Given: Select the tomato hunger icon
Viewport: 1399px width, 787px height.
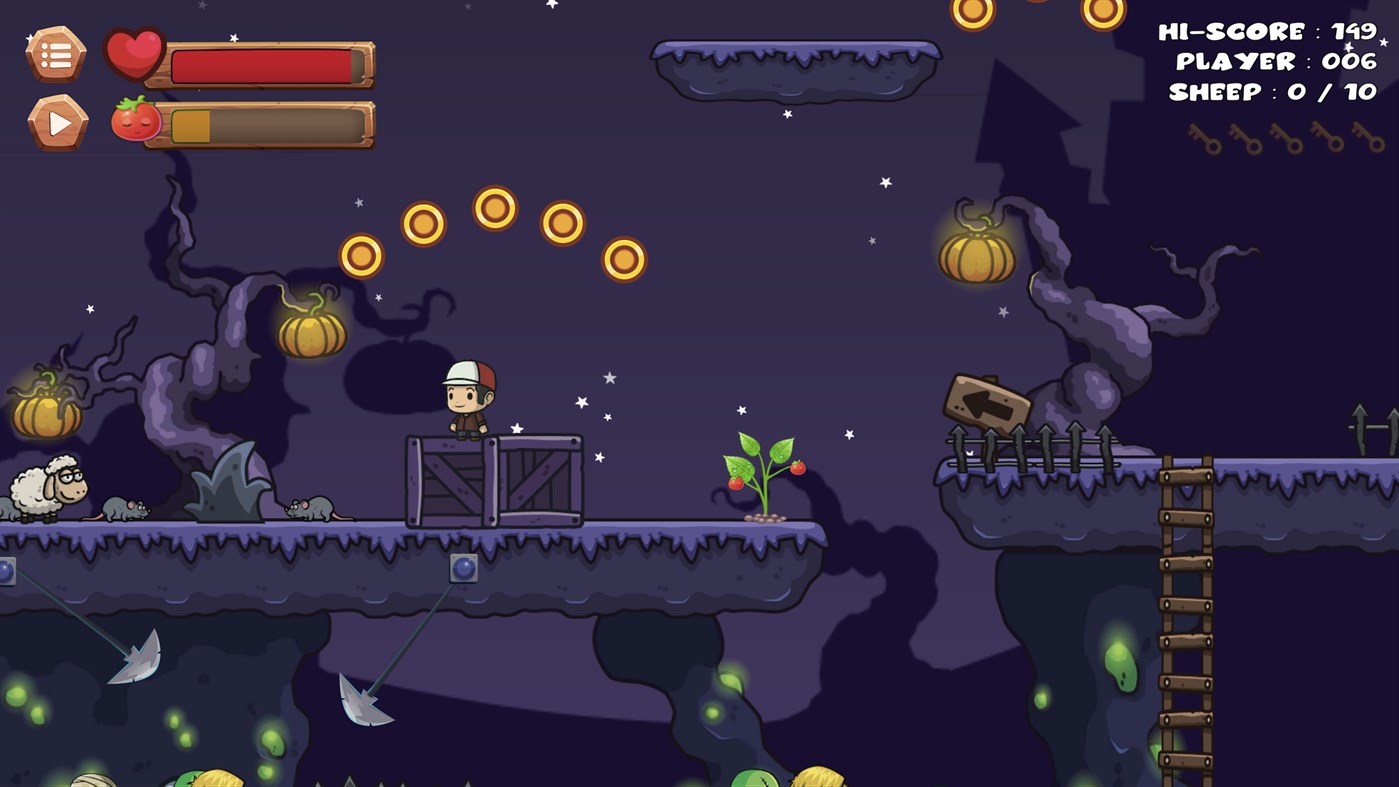Looking at the screenshot, I should coord(140,121).
